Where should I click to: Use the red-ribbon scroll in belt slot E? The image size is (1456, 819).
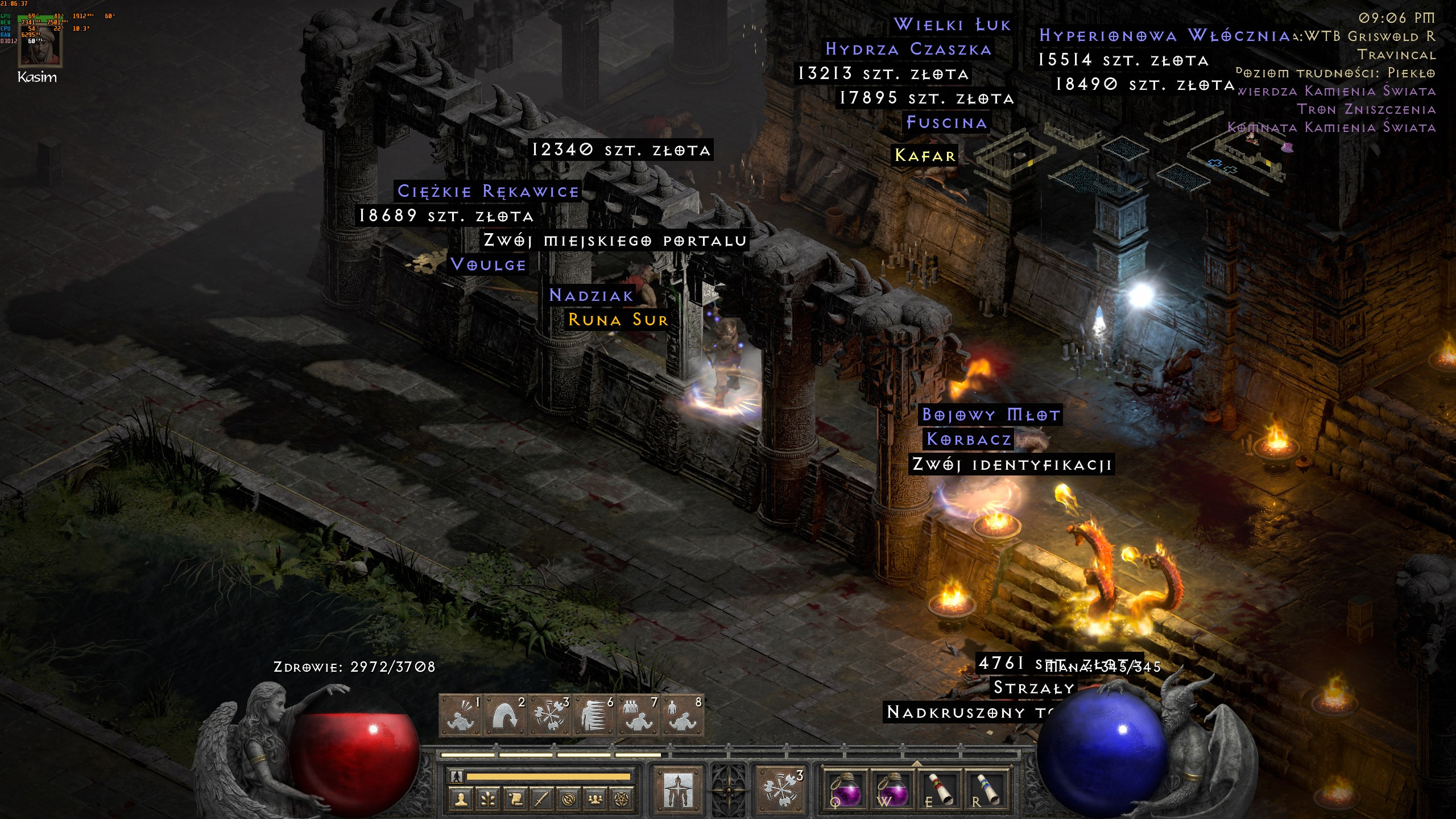click(x=939, y=789)
